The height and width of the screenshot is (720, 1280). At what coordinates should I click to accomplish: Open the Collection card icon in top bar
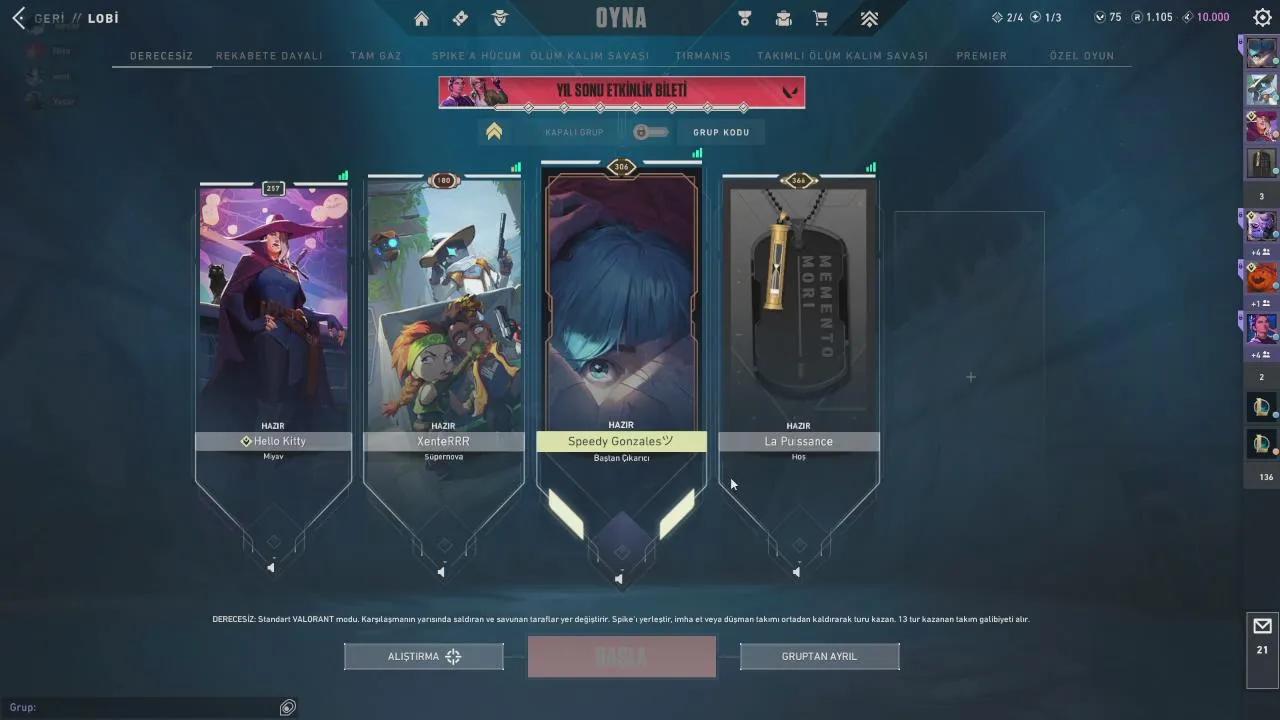pos(460,18)
